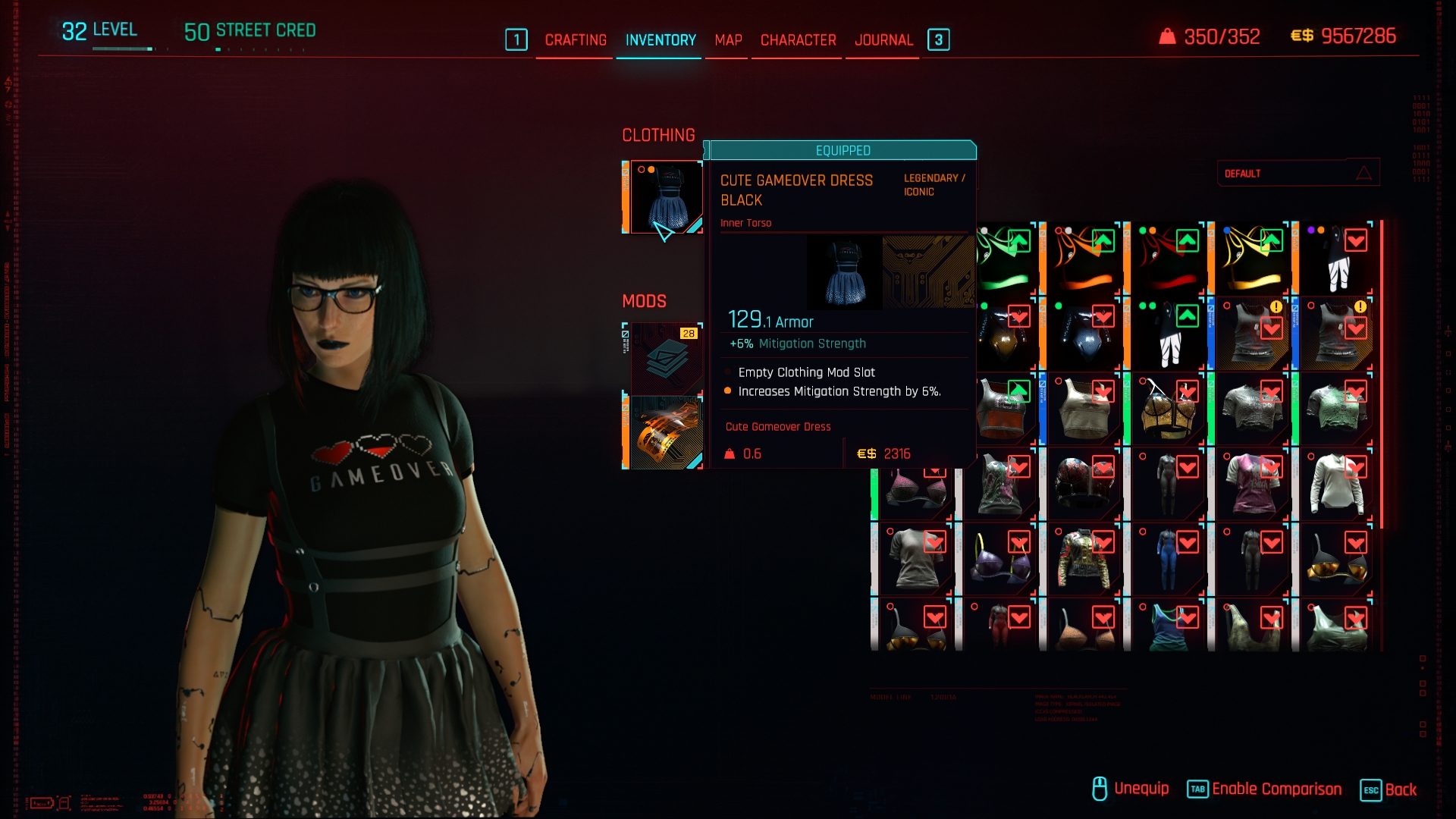
Task: Pick the blue bodysuit item
Action: coord(1169,561)
